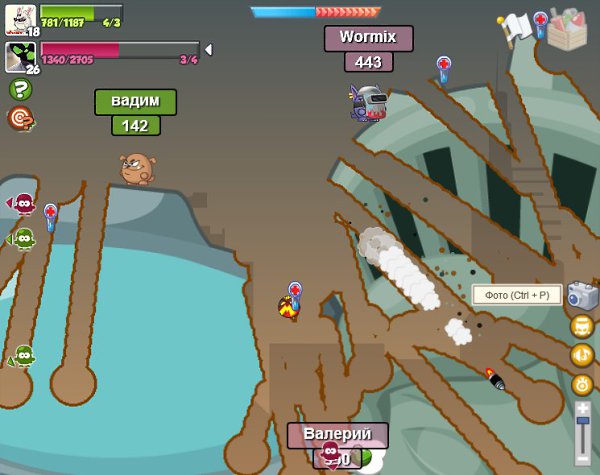Click the maroon off-screen worm indicator
Image resolution: width=600 pixels, height=475 pixels.
23,205
